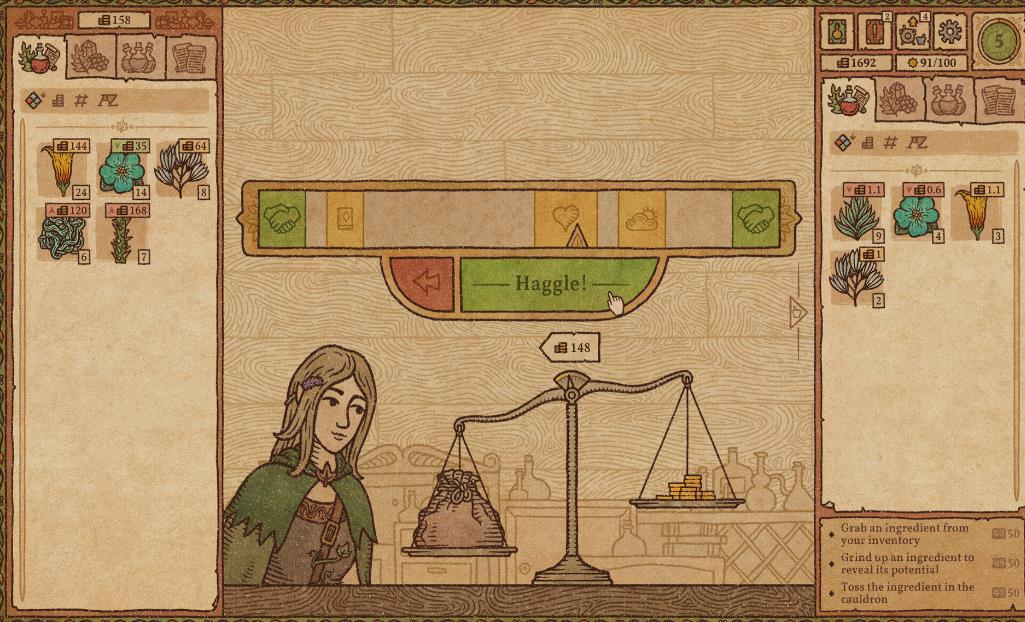Show potion bottles tab in your inventory

948,99
